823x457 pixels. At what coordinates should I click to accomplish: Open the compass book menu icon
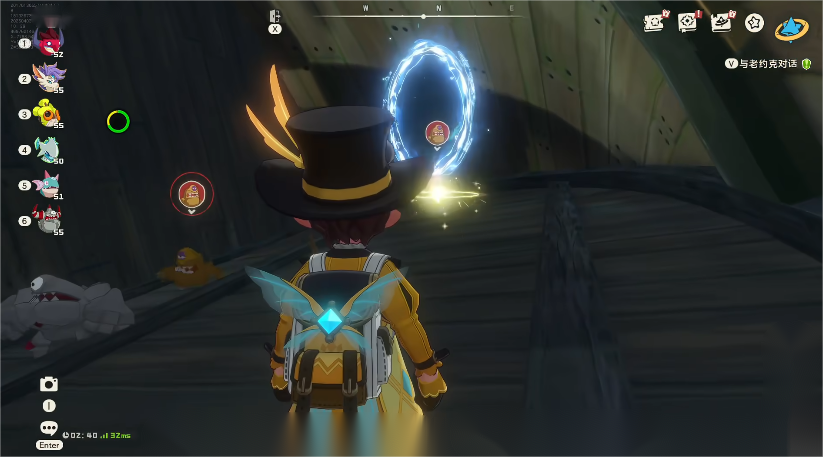click(688, 22)
